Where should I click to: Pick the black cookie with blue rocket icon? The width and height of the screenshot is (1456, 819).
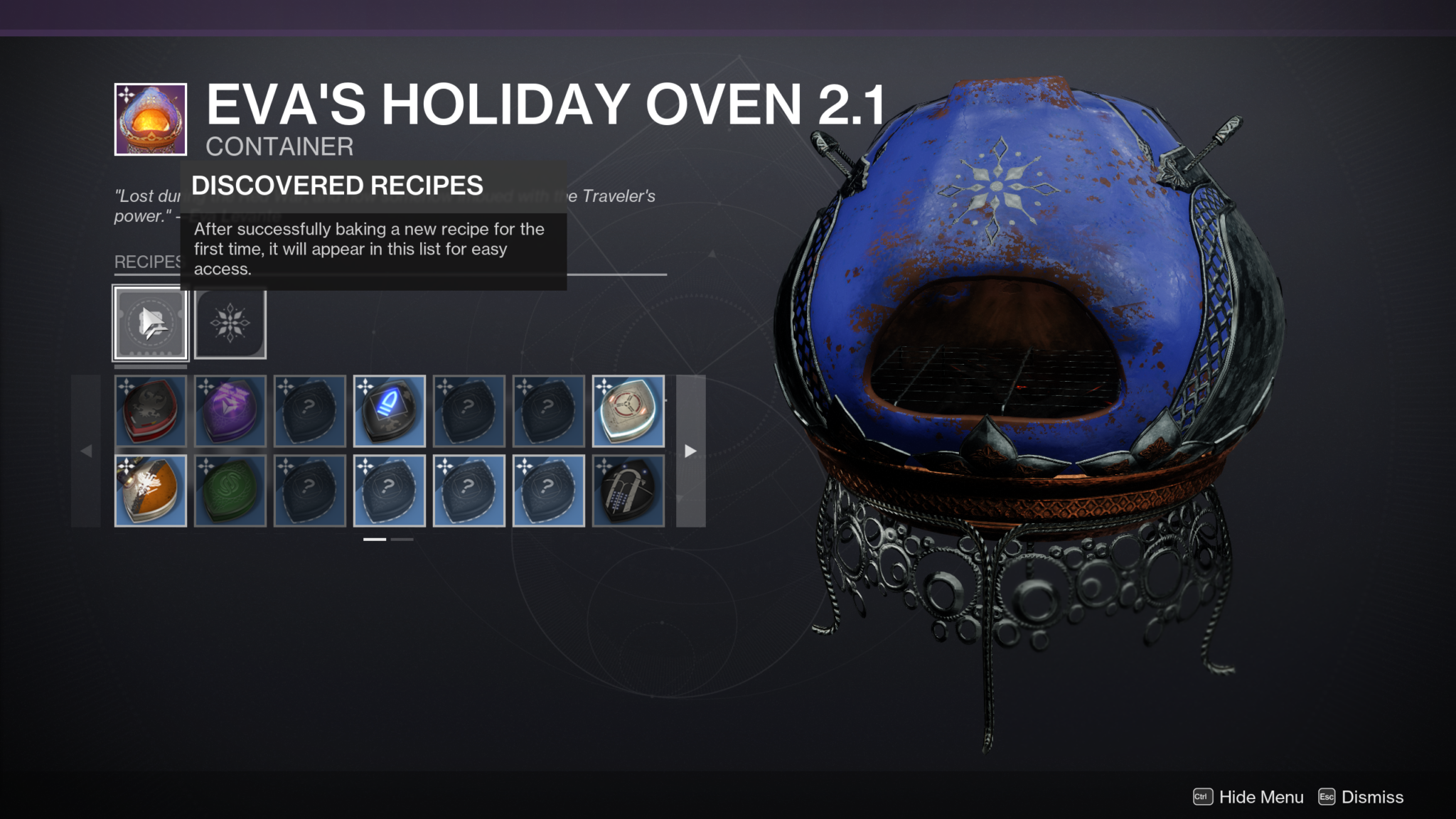pyautogui.click(x=390, y=411)
